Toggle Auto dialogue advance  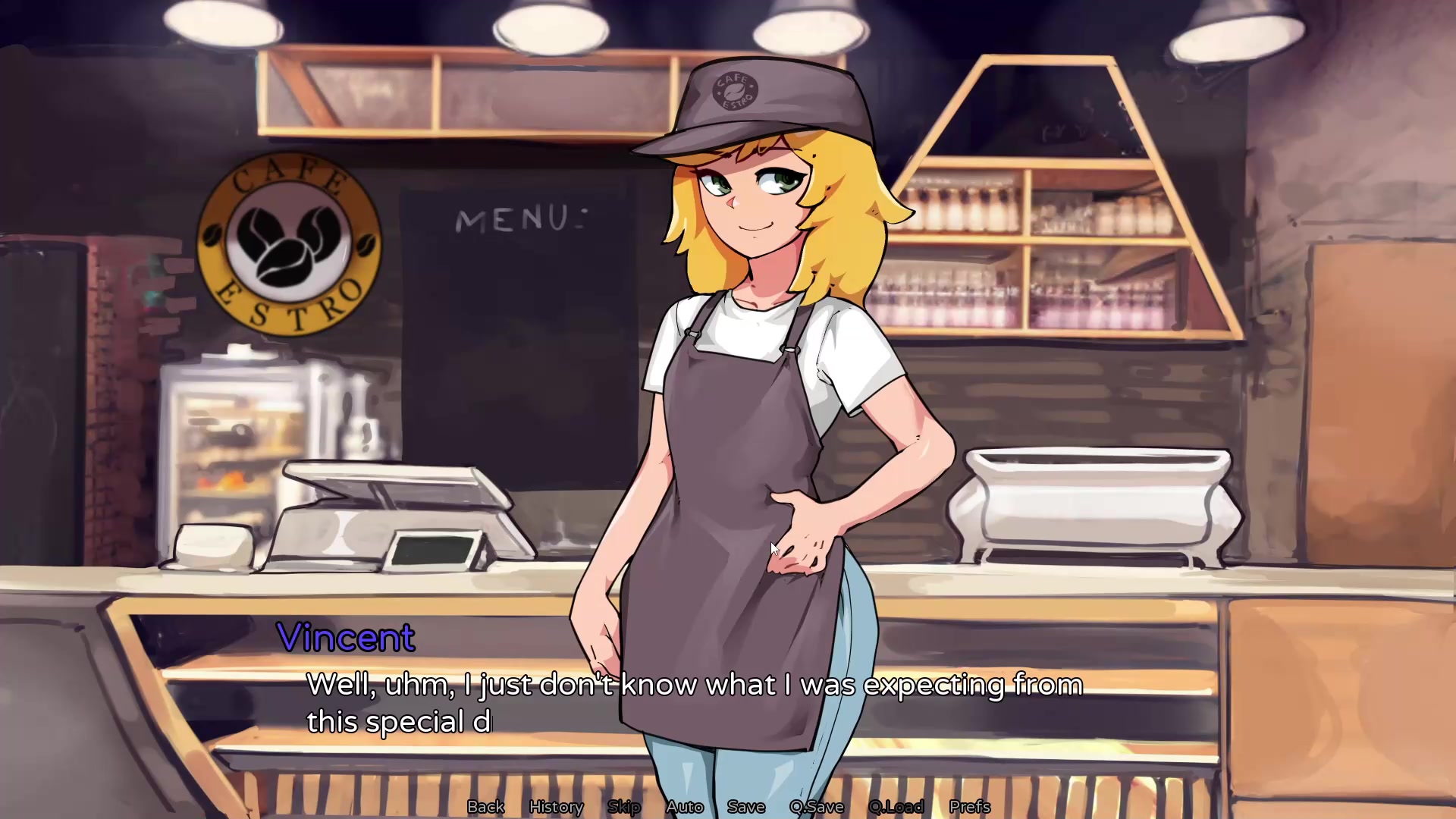[684, 807]
